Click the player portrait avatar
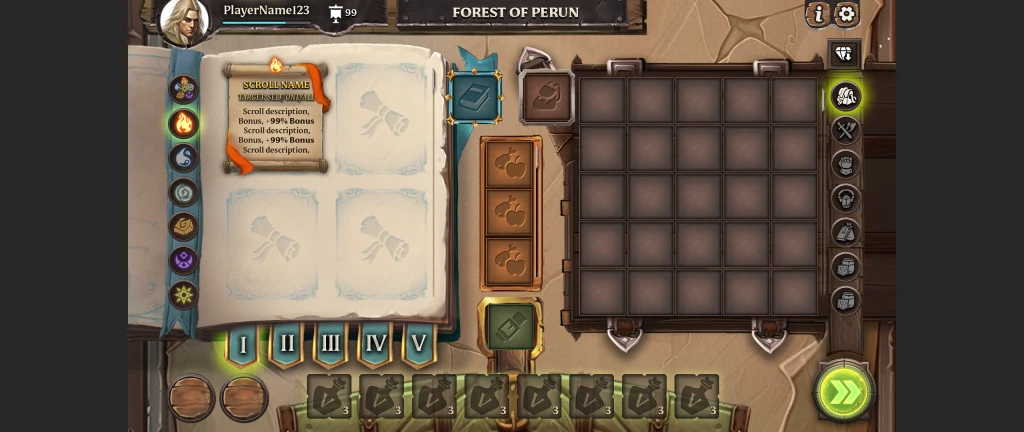The height and width of the screenshot is (432, 1024). click(x=185, y=22)
